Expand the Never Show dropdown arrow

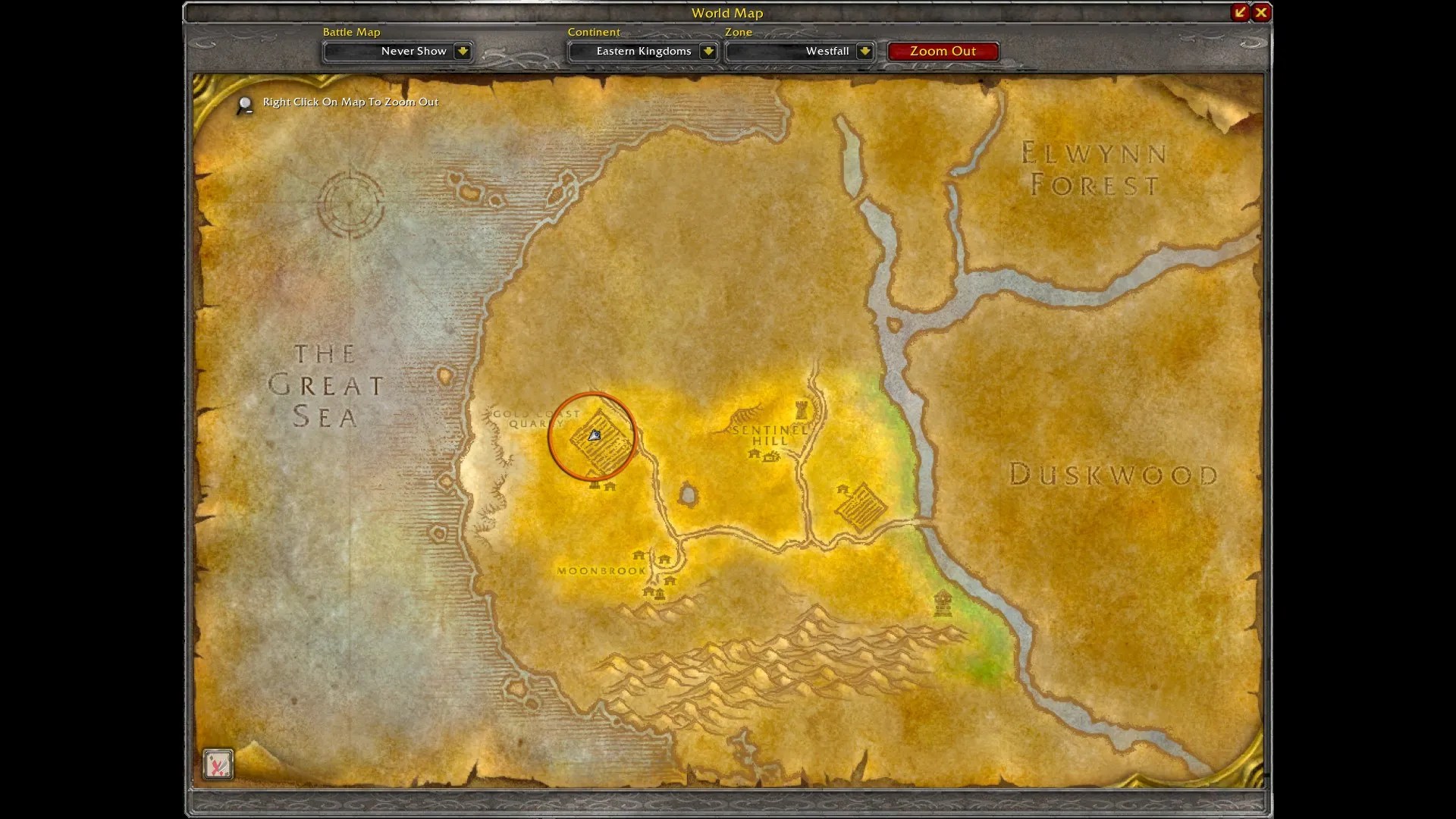pos(463,52)
